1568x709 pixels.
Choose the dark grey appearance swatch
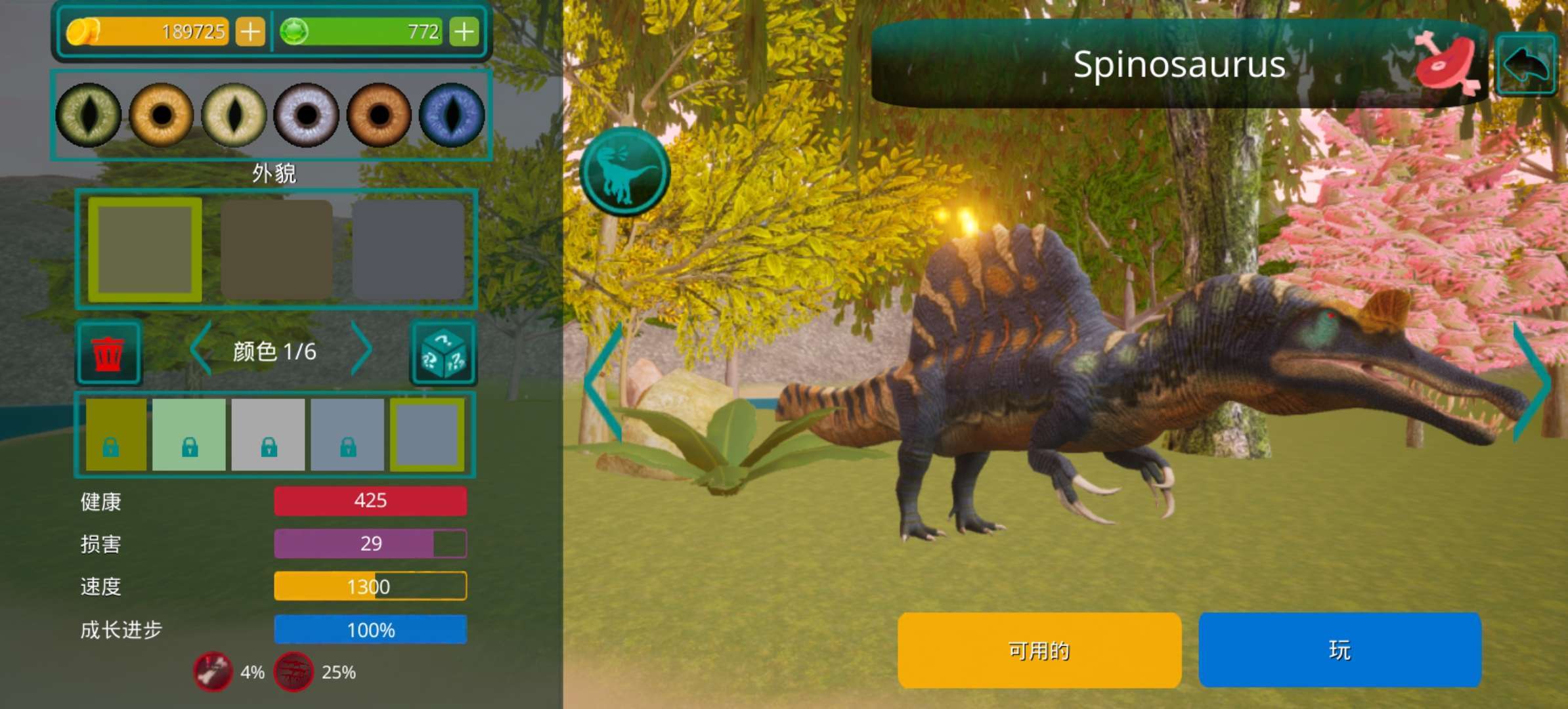point(408,249)
